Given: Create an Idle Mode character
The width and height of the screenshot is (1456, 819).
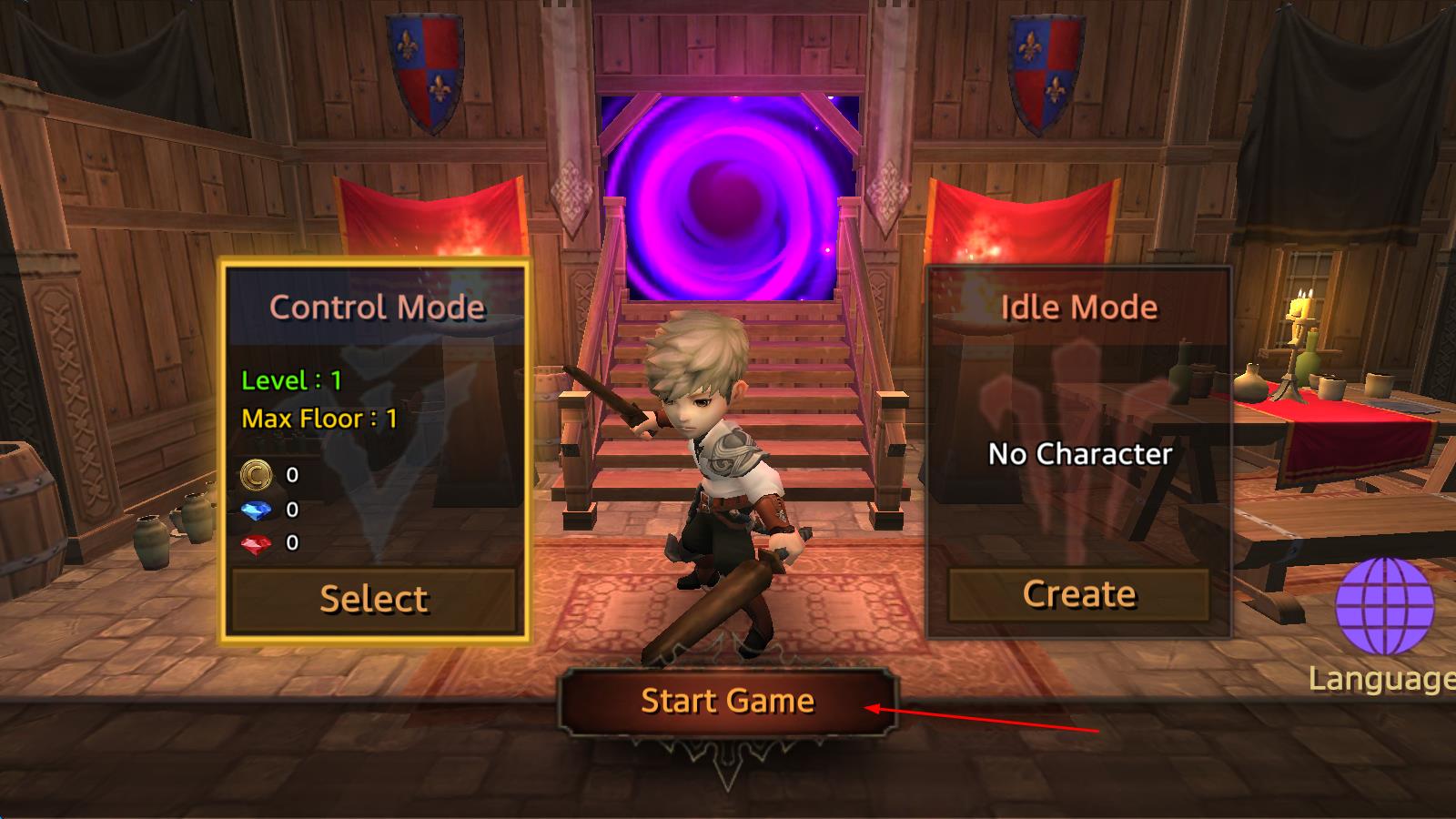Looking at the screenshot, I should coord(1079,594).
